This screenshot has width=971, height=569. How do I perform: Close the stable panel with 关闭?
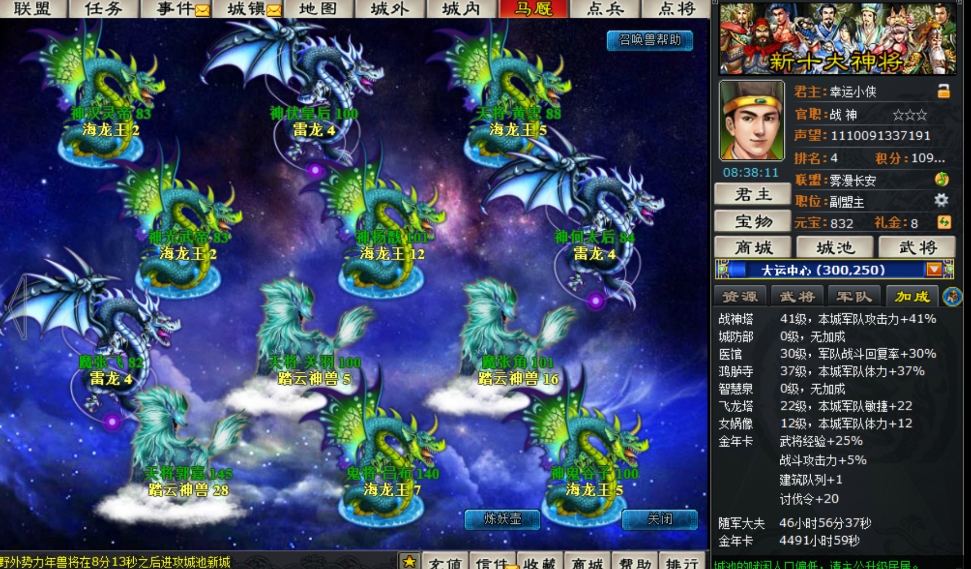pyautogui.click(x=659, y=519)
